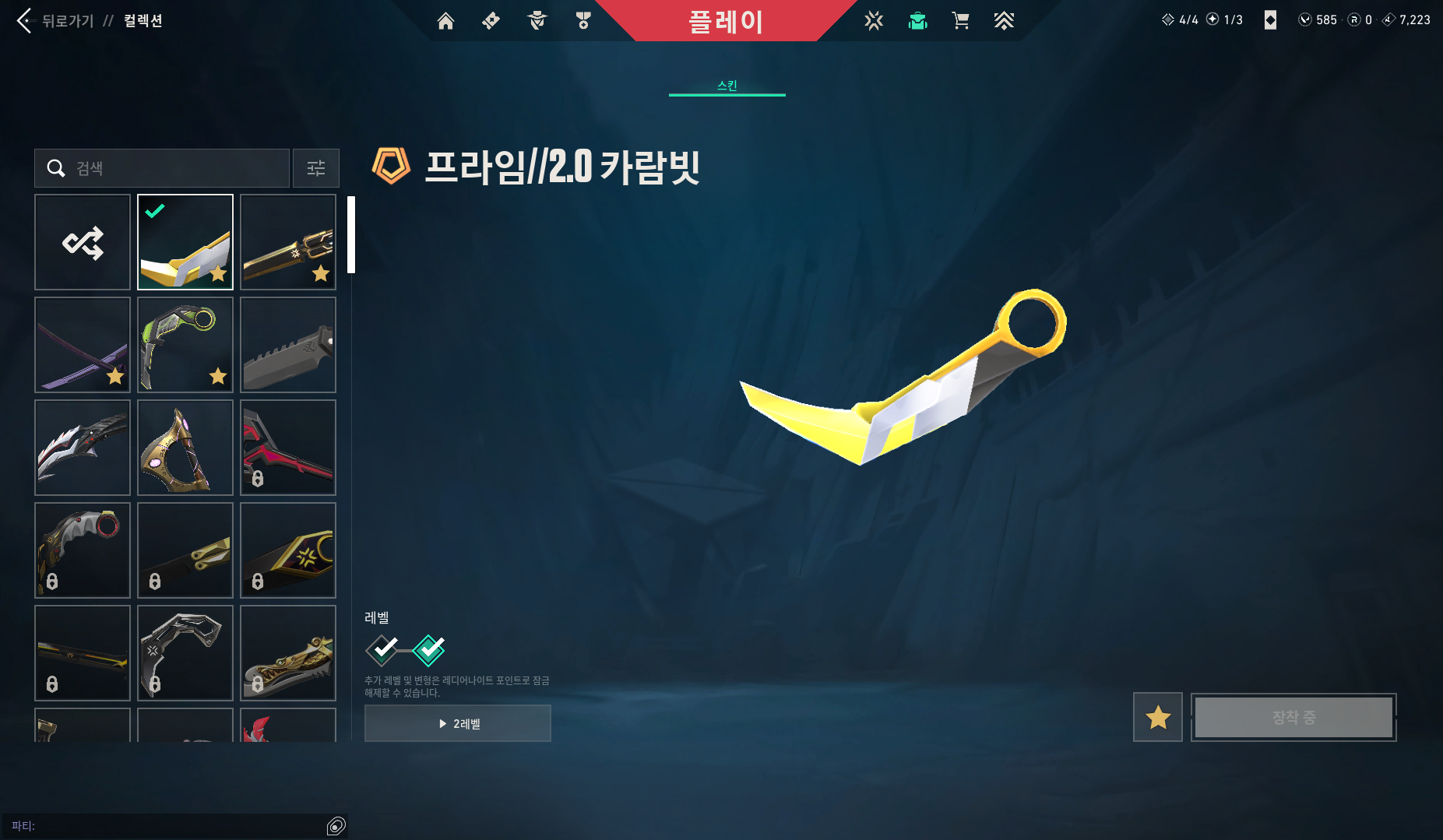Switch to the 스킨 tab
1443x840 pixels.
[x=727, y=84]
